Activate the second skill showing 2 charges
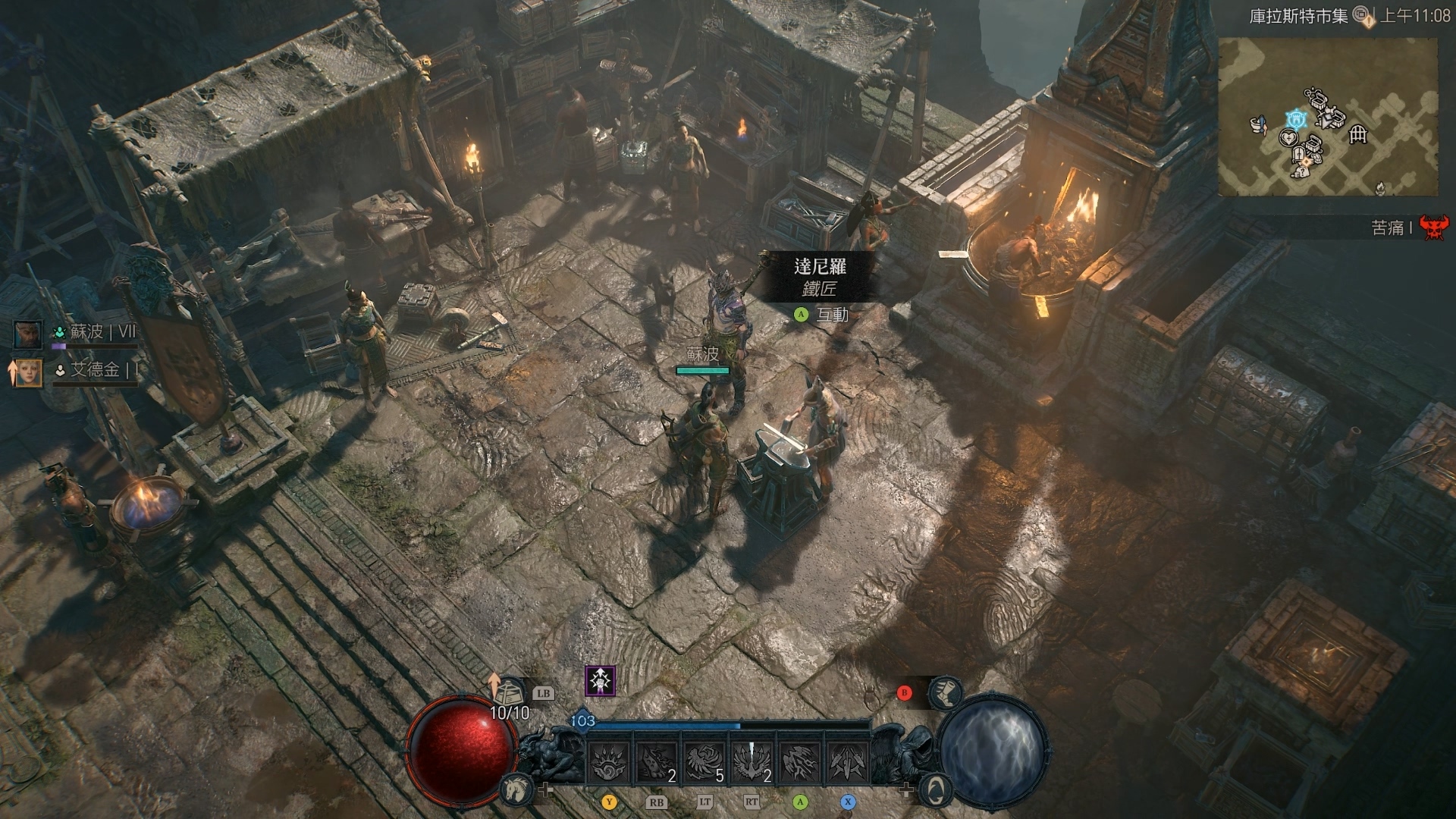This screenshot has height=819, width=1456. pos(657,761)
